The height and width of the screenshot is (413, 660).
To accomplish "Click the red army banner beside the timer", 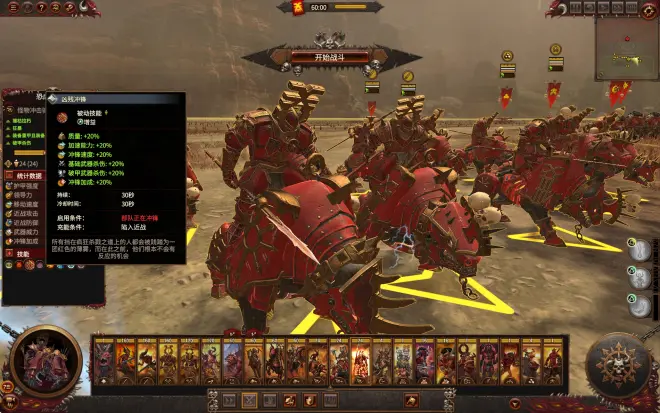I will pyautogui.click(x=297, y=7).
